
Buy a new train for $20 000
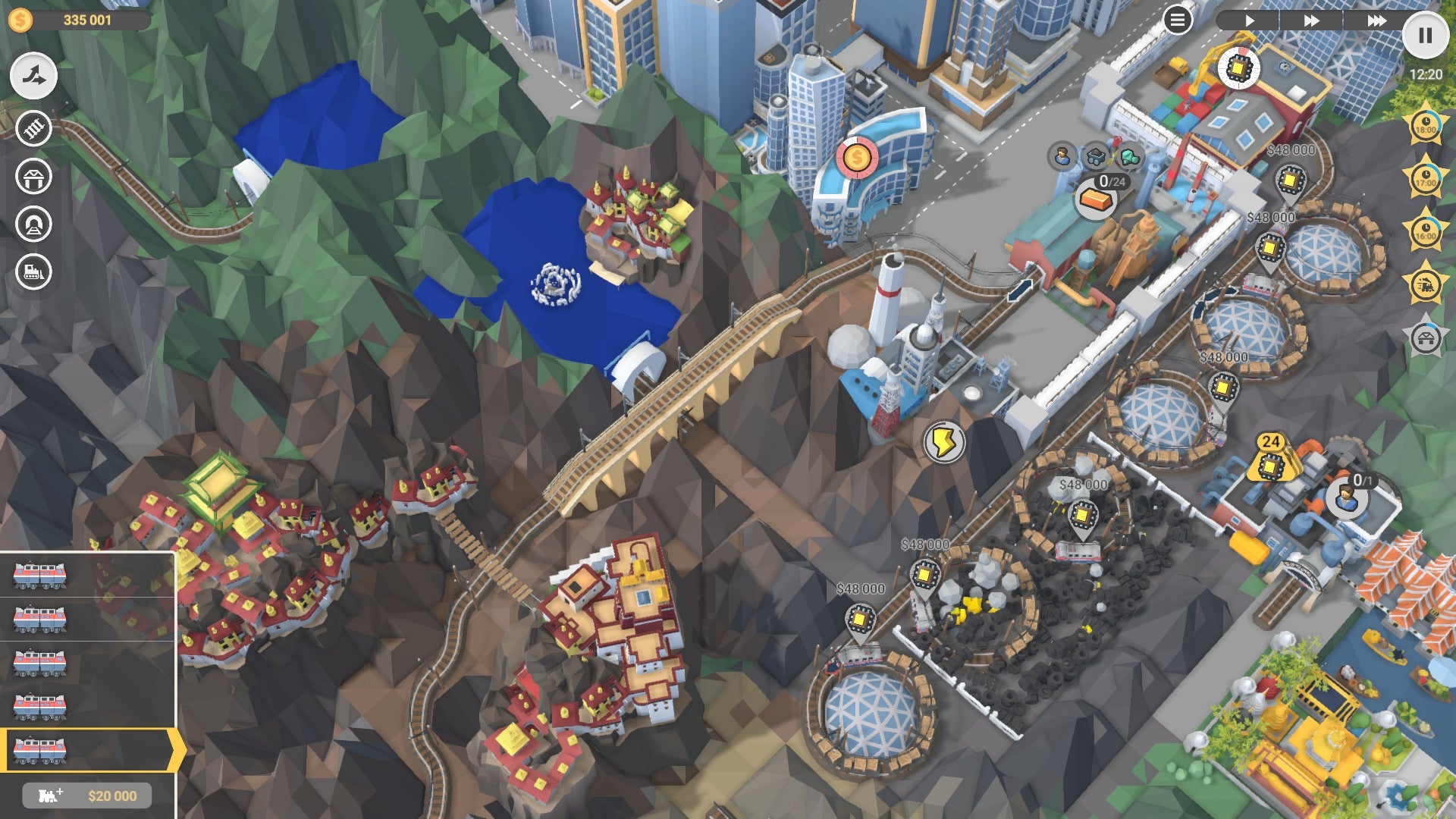(x=86, y=795)
